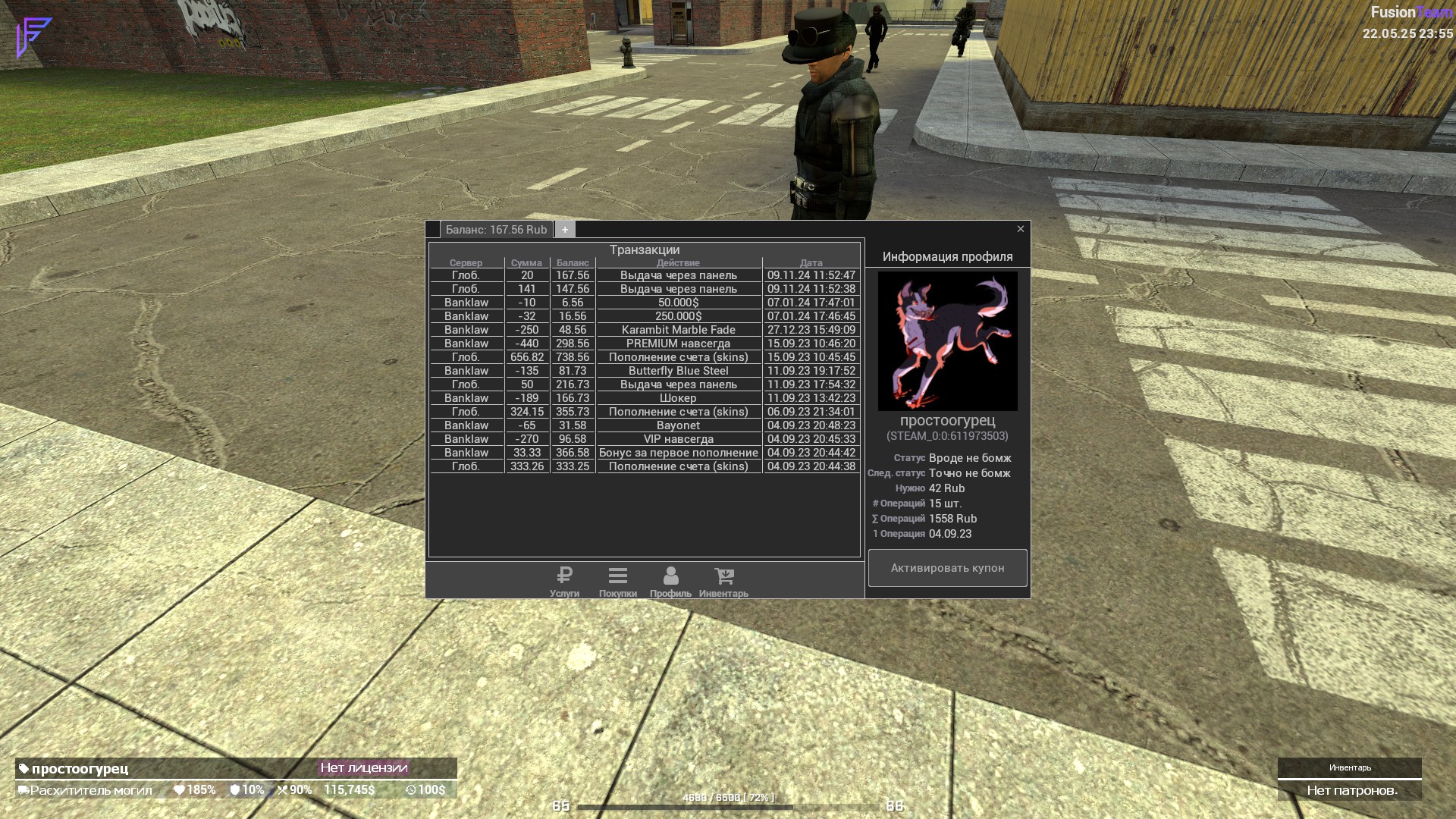
Task: Select the Bayonet purchase row
Action: click(678, 425)
